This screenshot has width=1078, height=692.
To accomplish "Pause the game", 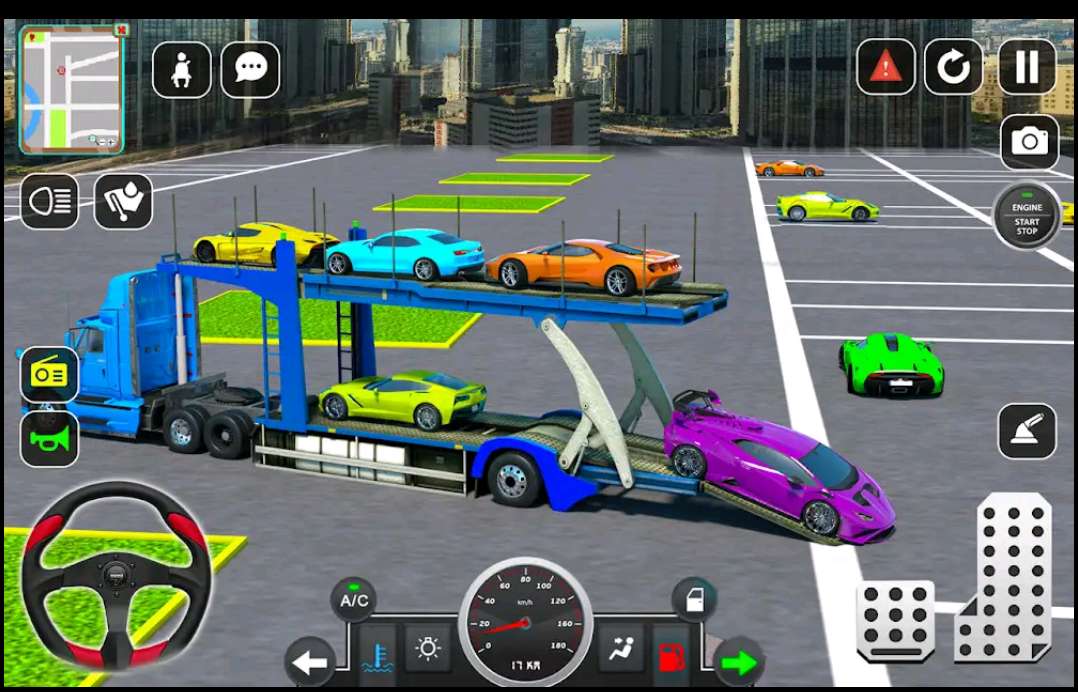I will (x=1027, y=67).
